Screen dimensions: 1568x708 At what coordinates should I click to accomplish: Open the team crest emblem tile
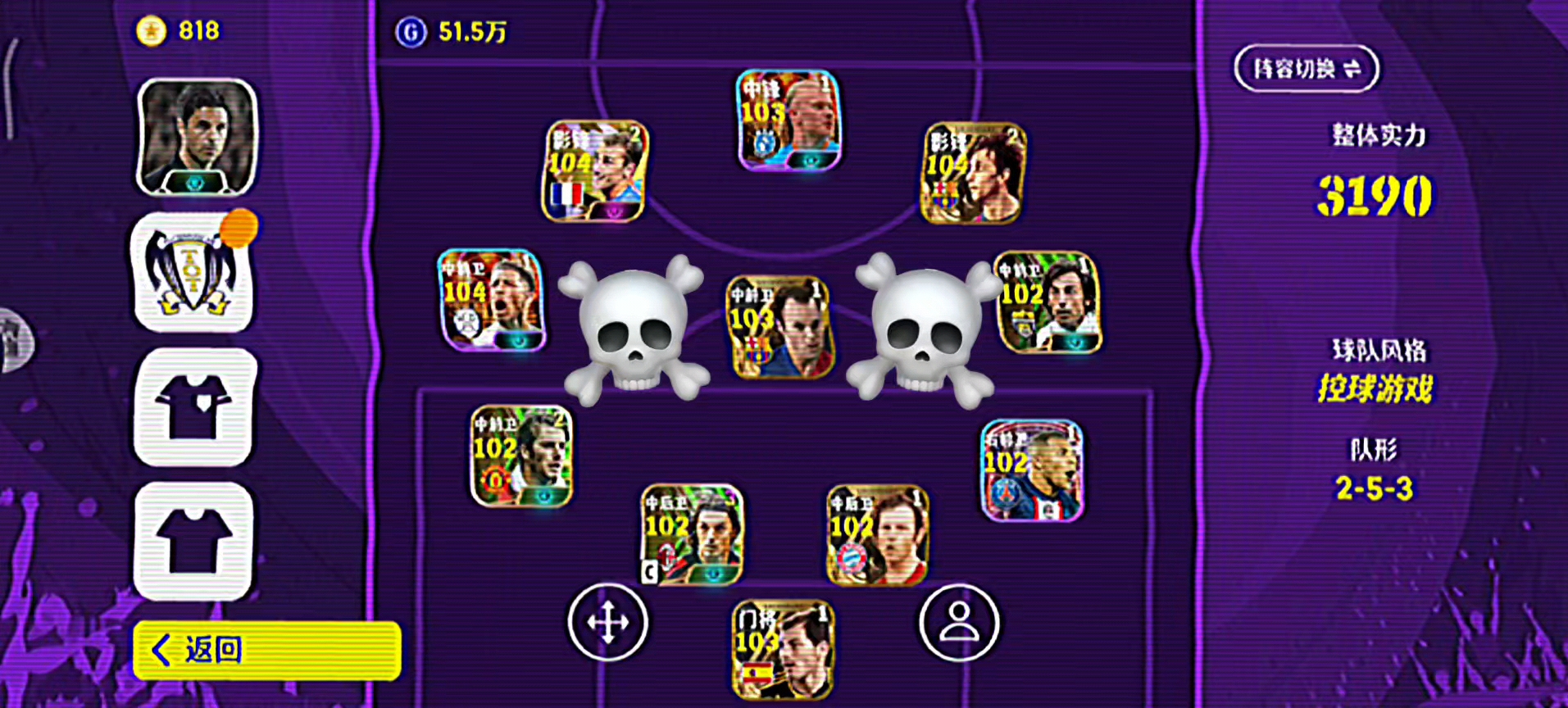point(193,273)
